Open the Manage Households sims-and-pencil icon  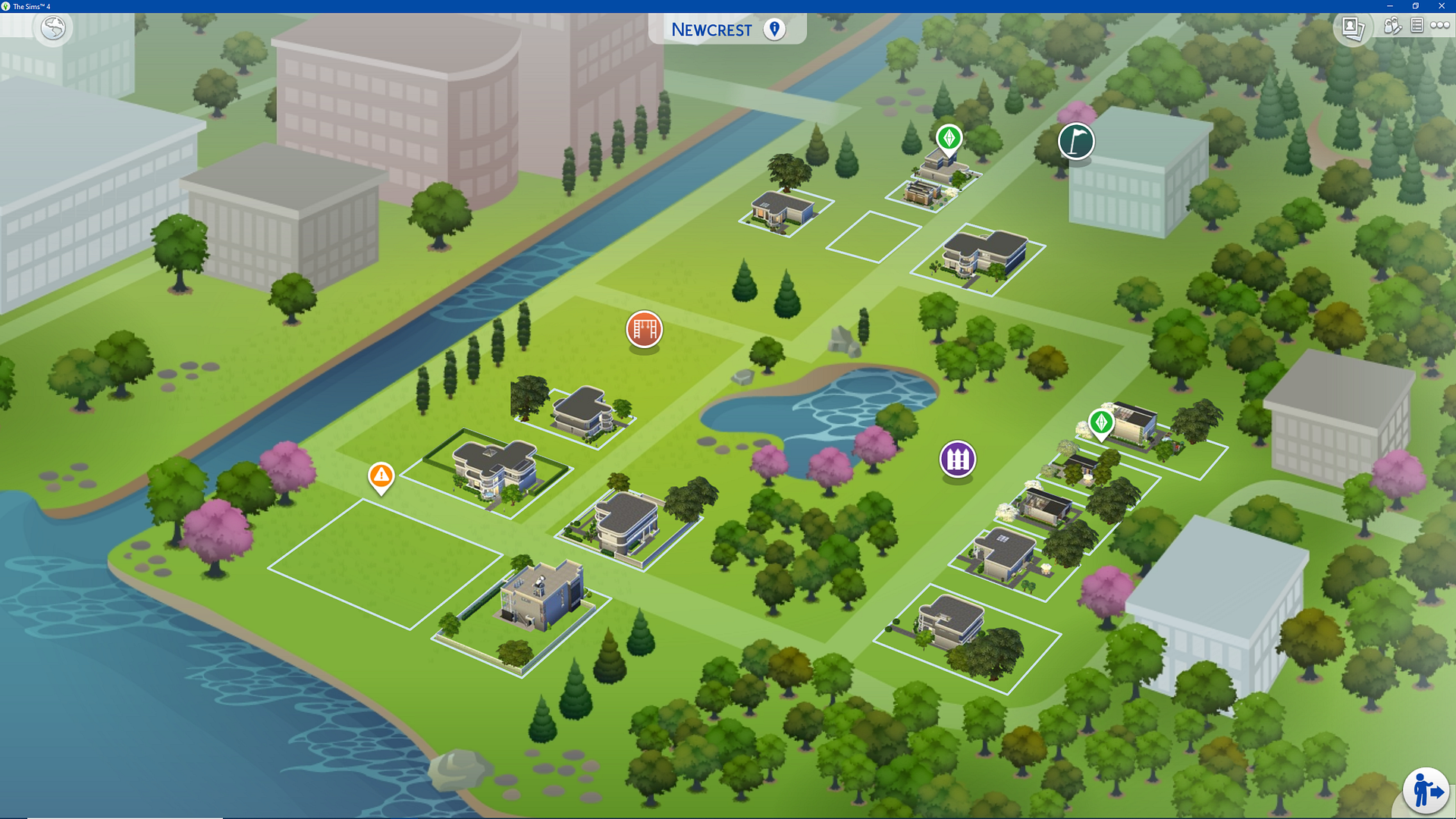click(x=1392, y=27)
